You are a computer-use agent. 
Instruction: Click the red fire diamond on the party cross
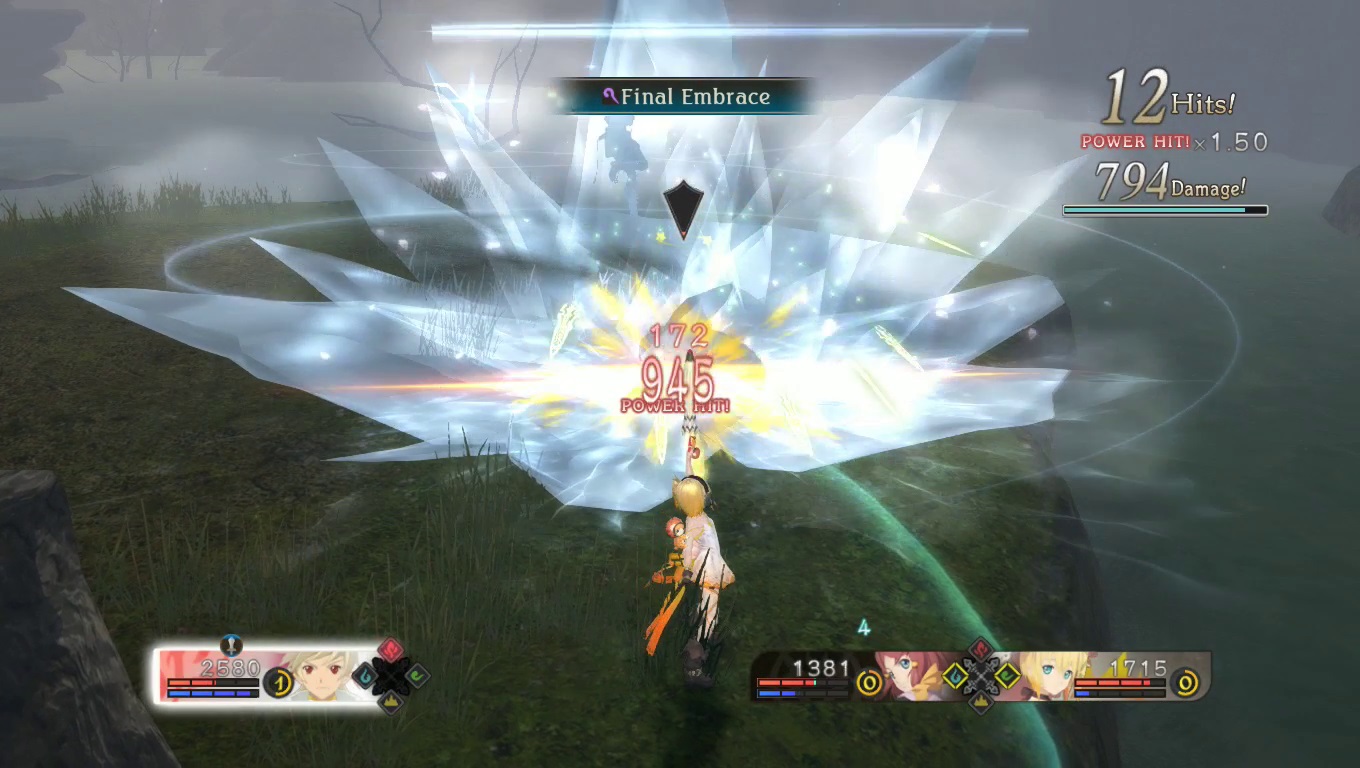click(979, 651)
